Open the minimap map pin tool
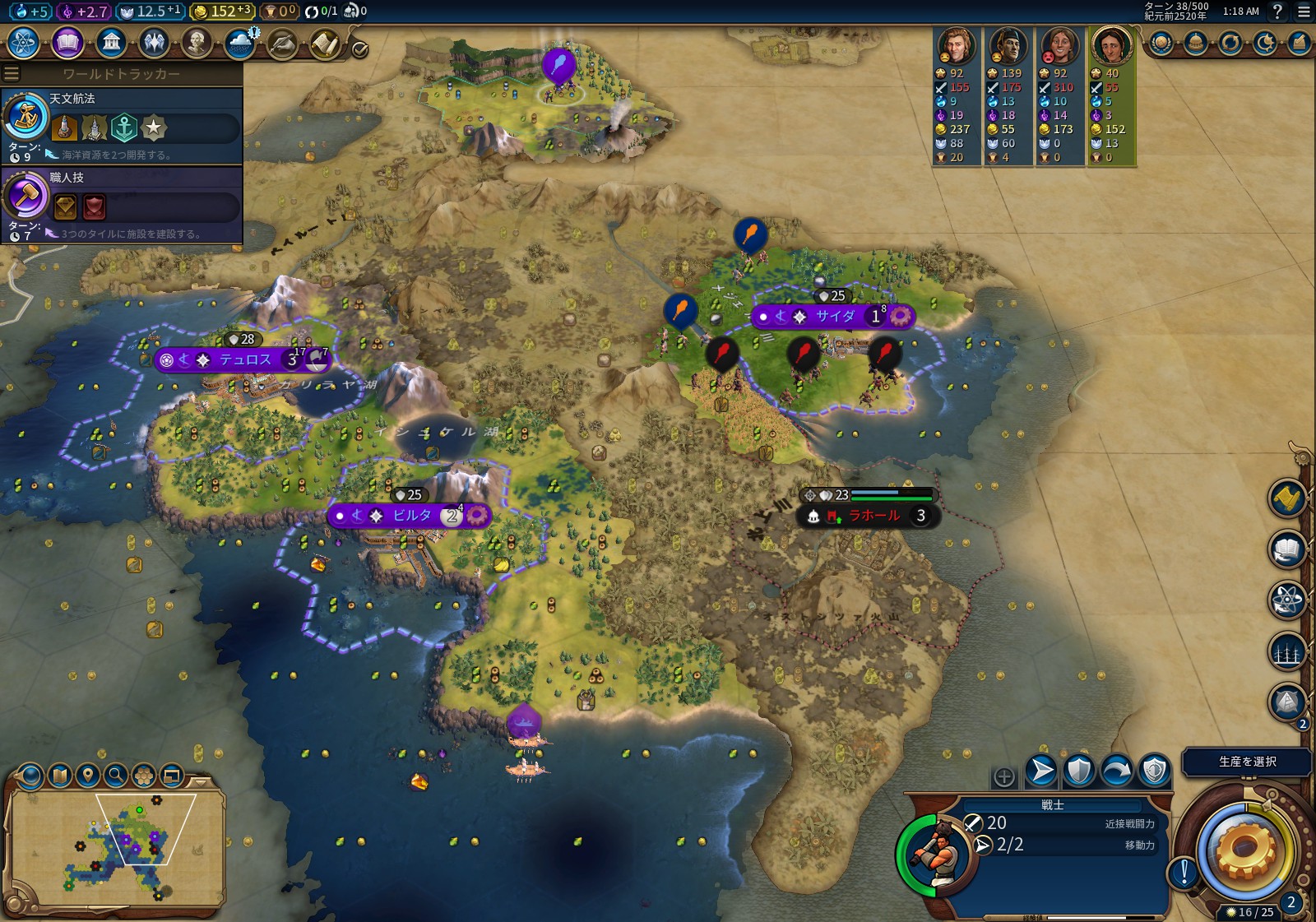1316x922 pixels. point(88,774)
